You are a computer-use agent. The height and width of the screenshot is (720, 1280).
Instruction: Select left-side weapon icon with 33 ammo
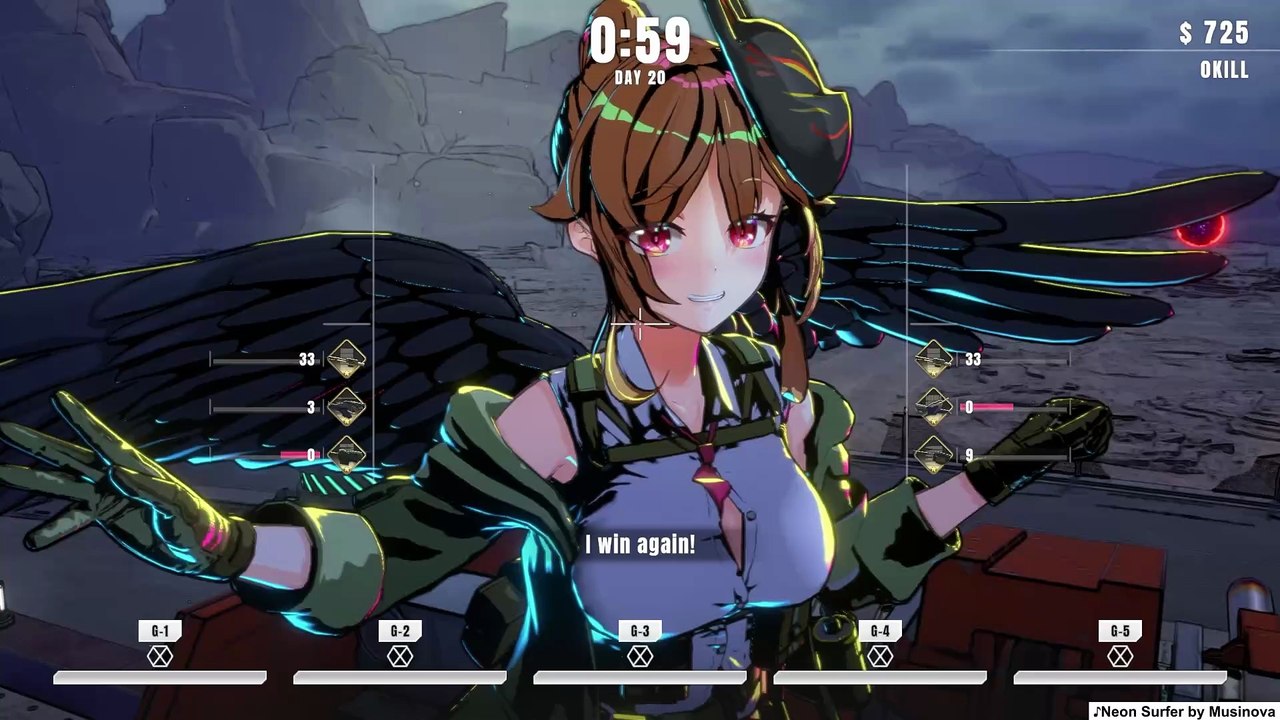347,359
